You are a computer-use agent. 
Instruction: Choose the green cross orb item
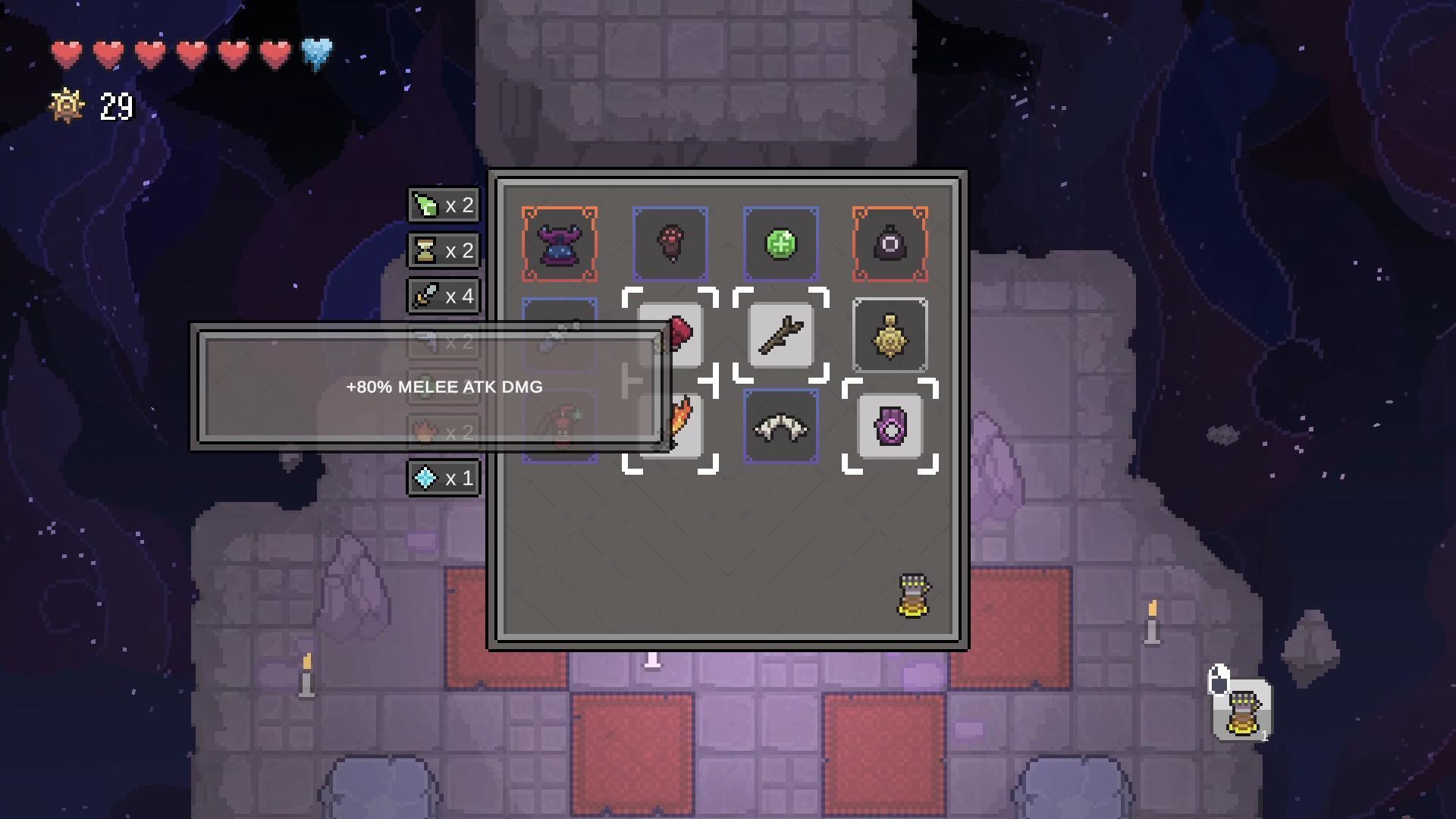781,244
